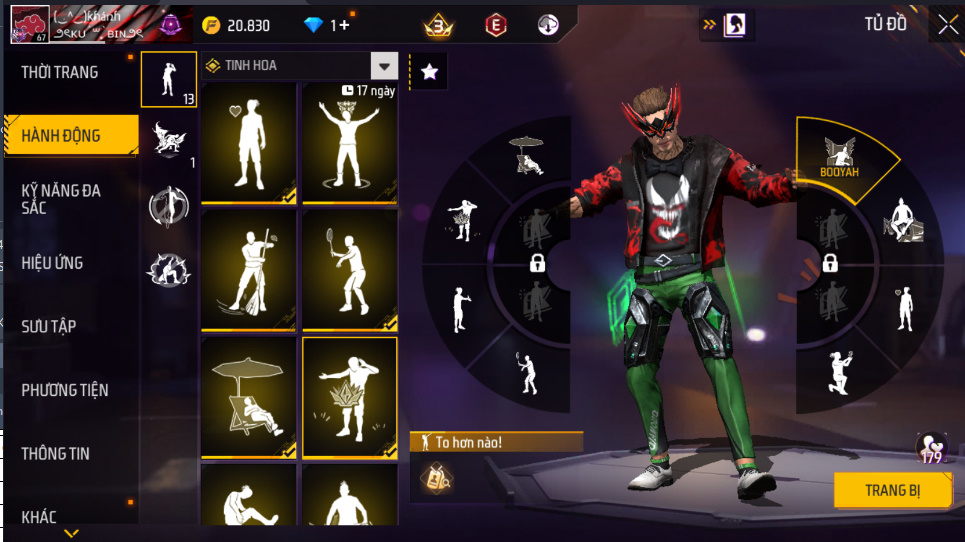Open the Phương Tiện menu
This screenshot has height=542, width=965.
[x=65, y=390]
